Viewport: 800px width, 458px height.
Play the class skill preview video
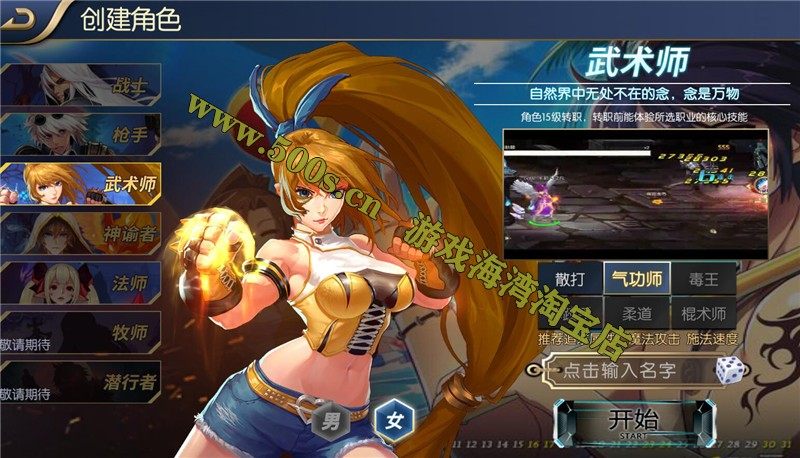point(635,190)
